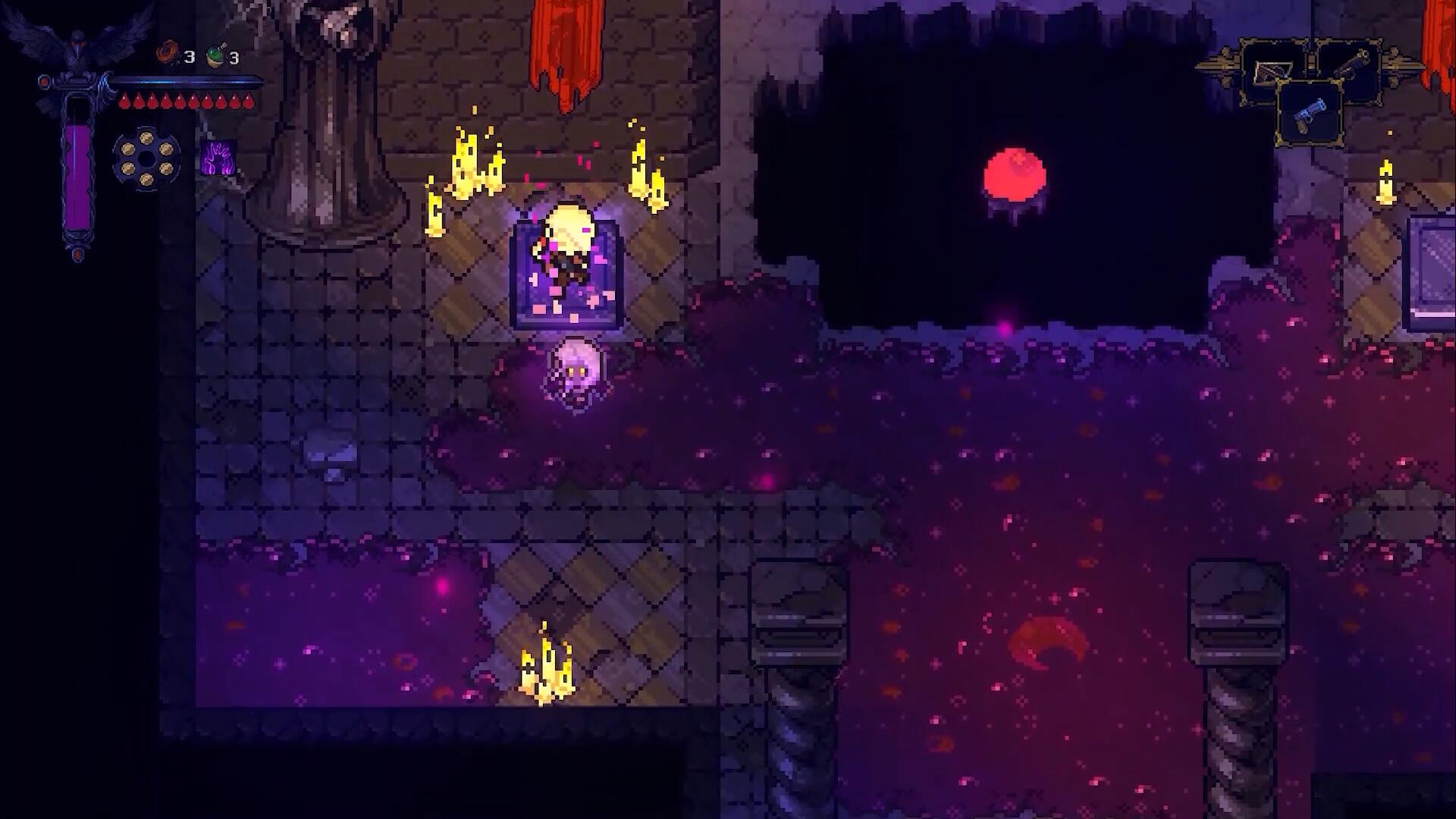Activate the purple flame hand ability
The image size is (1456, 819).
click(x=218, y=158)
